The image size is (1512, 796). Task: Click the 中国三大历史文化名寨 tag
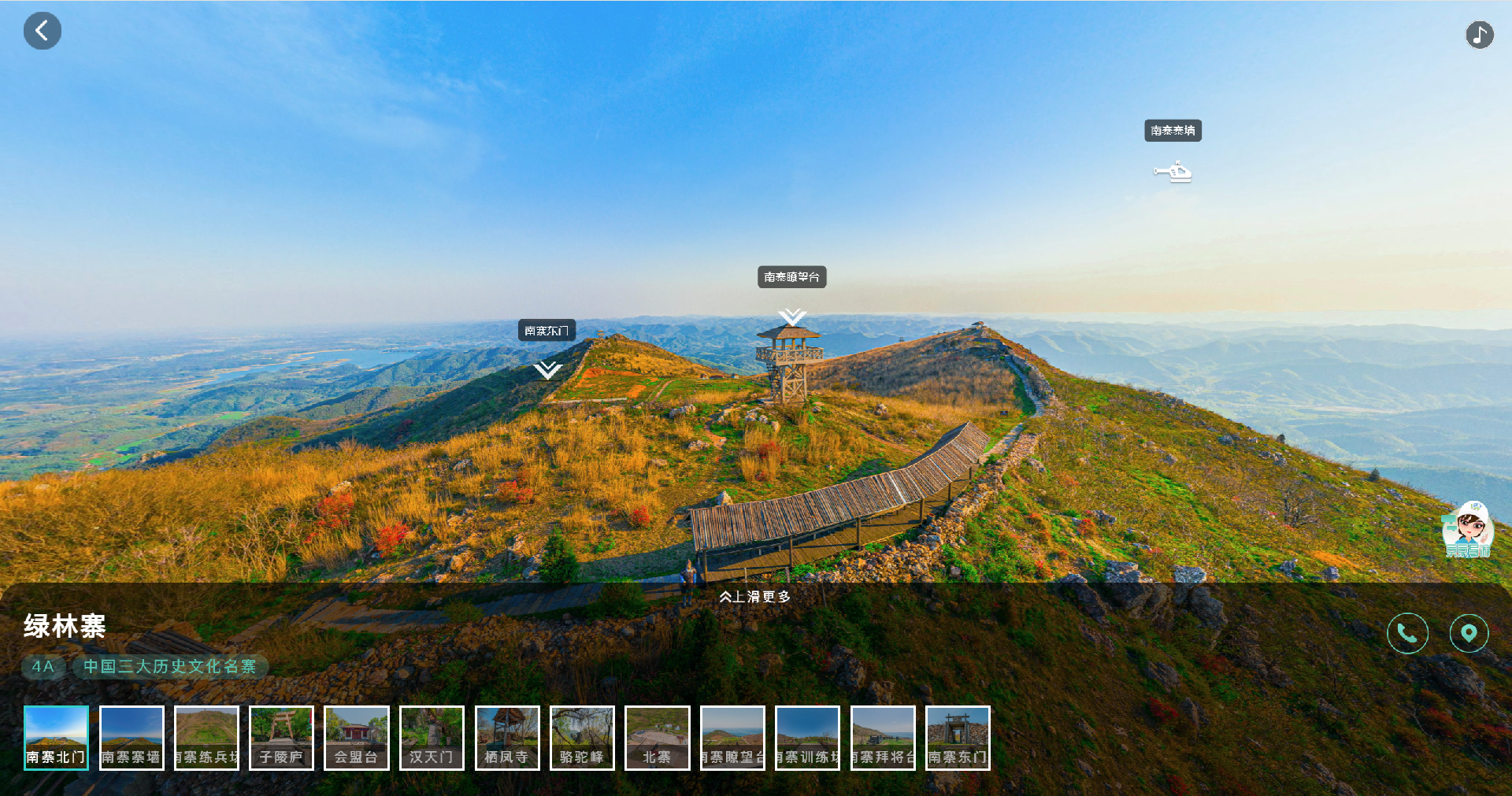(170, 667)
